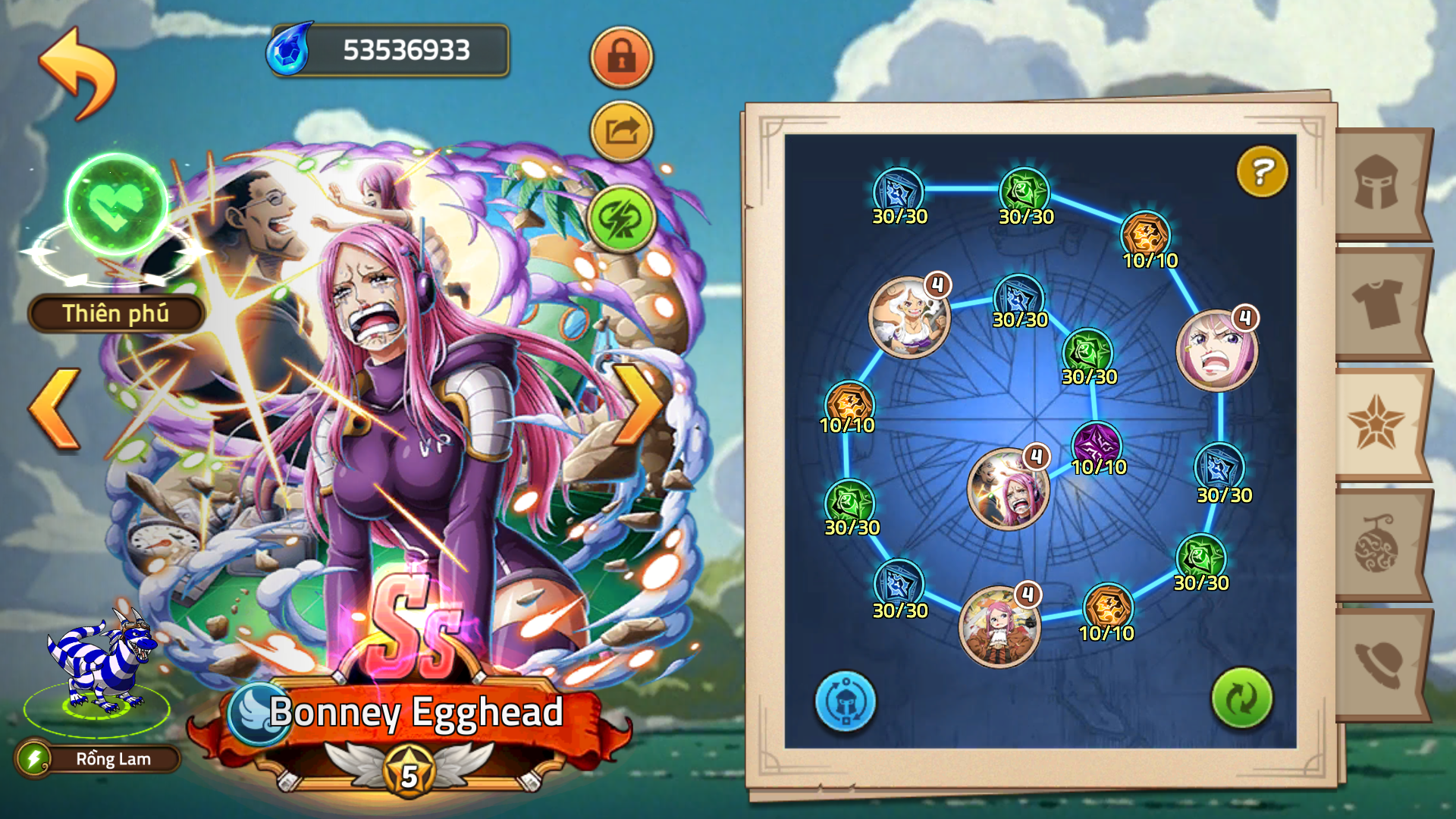Select the crying Bonney center portrait node
This screenshot has width=1456, height=819.
click(1009, 489)
